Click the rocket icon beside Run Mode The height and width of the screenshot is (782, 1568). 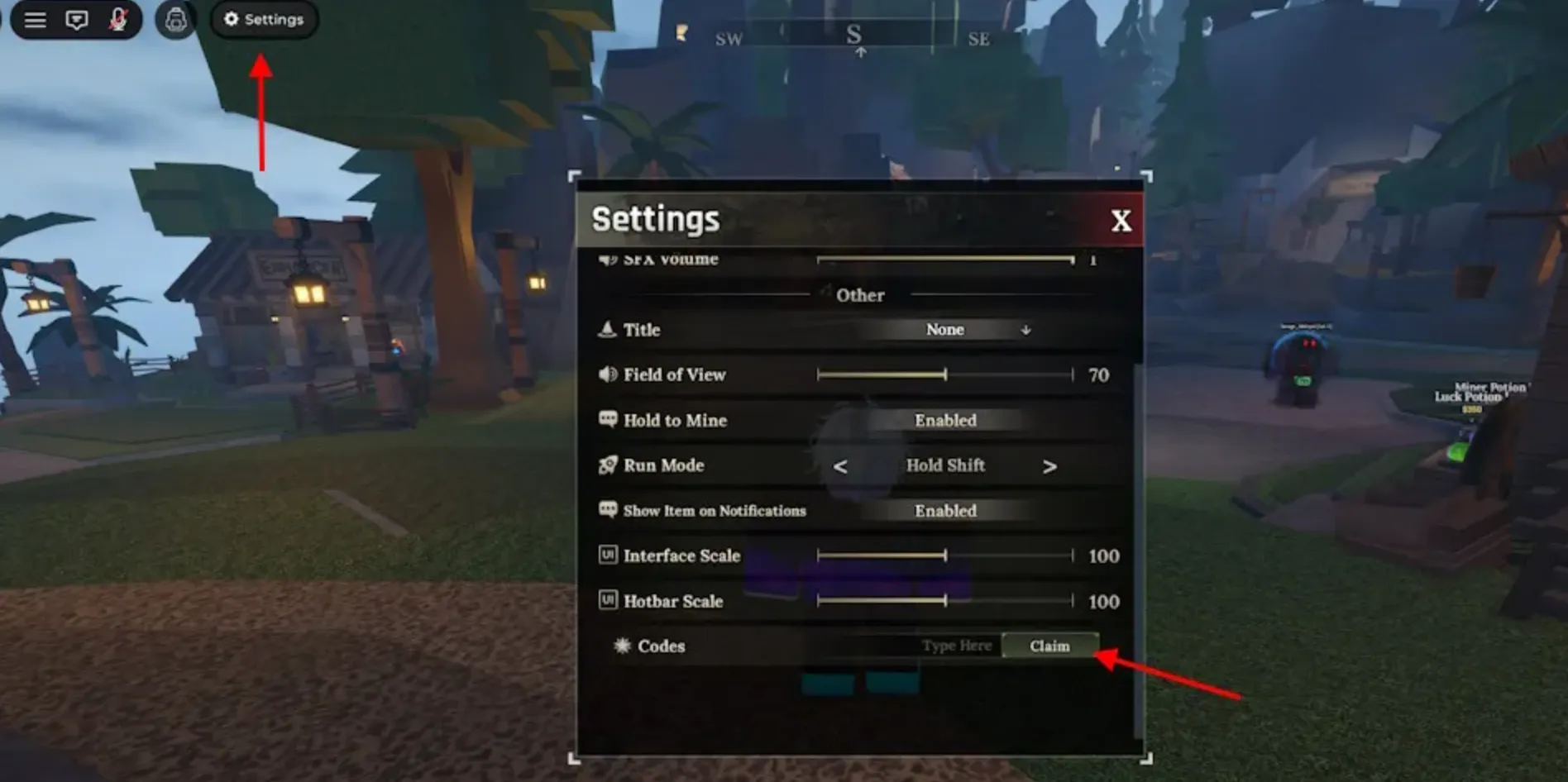609,465
